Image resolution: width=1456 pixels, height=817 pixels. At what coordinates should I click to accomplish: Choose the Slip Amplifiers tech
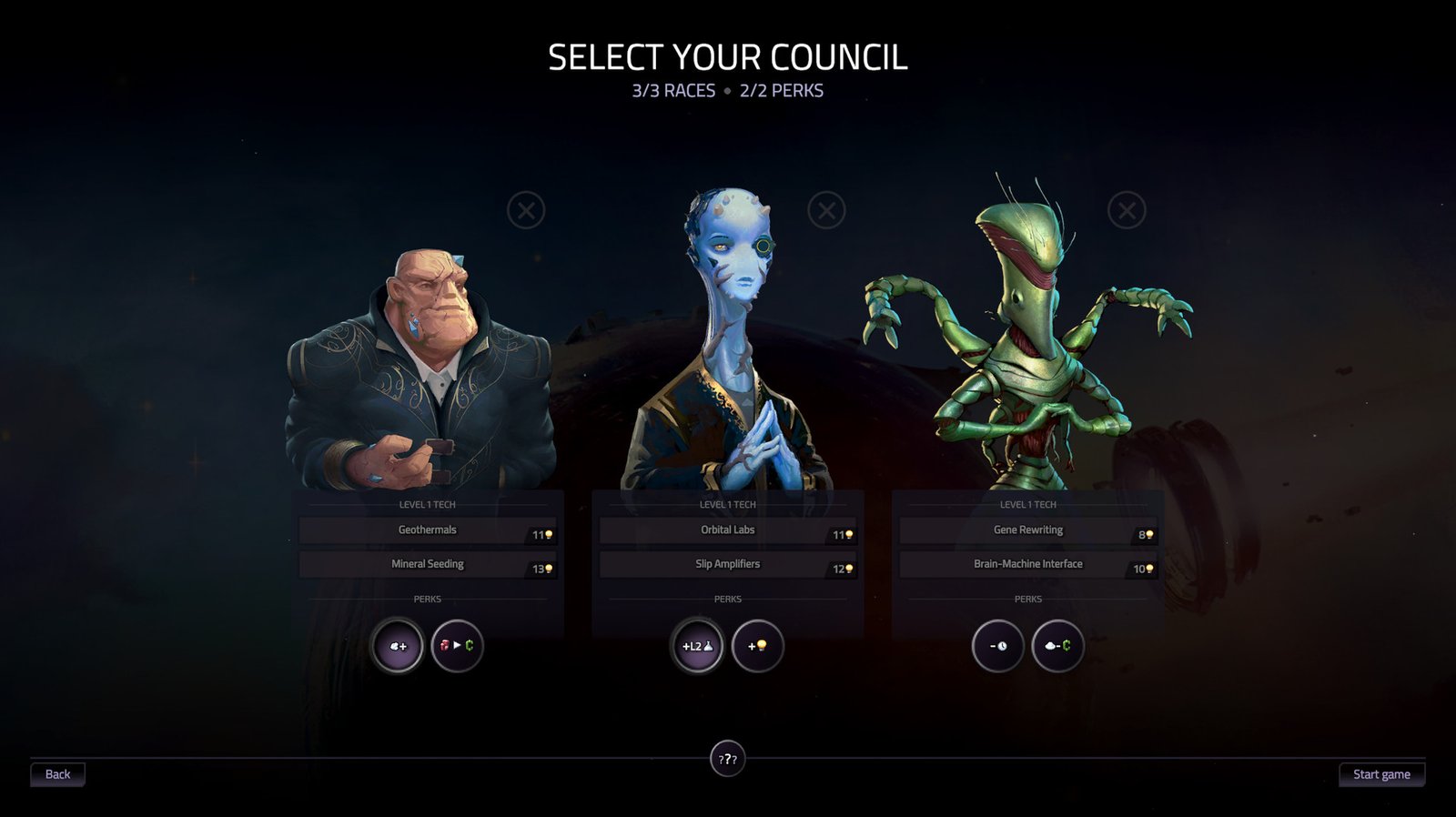pyautogui.click(x=728, y=564)
